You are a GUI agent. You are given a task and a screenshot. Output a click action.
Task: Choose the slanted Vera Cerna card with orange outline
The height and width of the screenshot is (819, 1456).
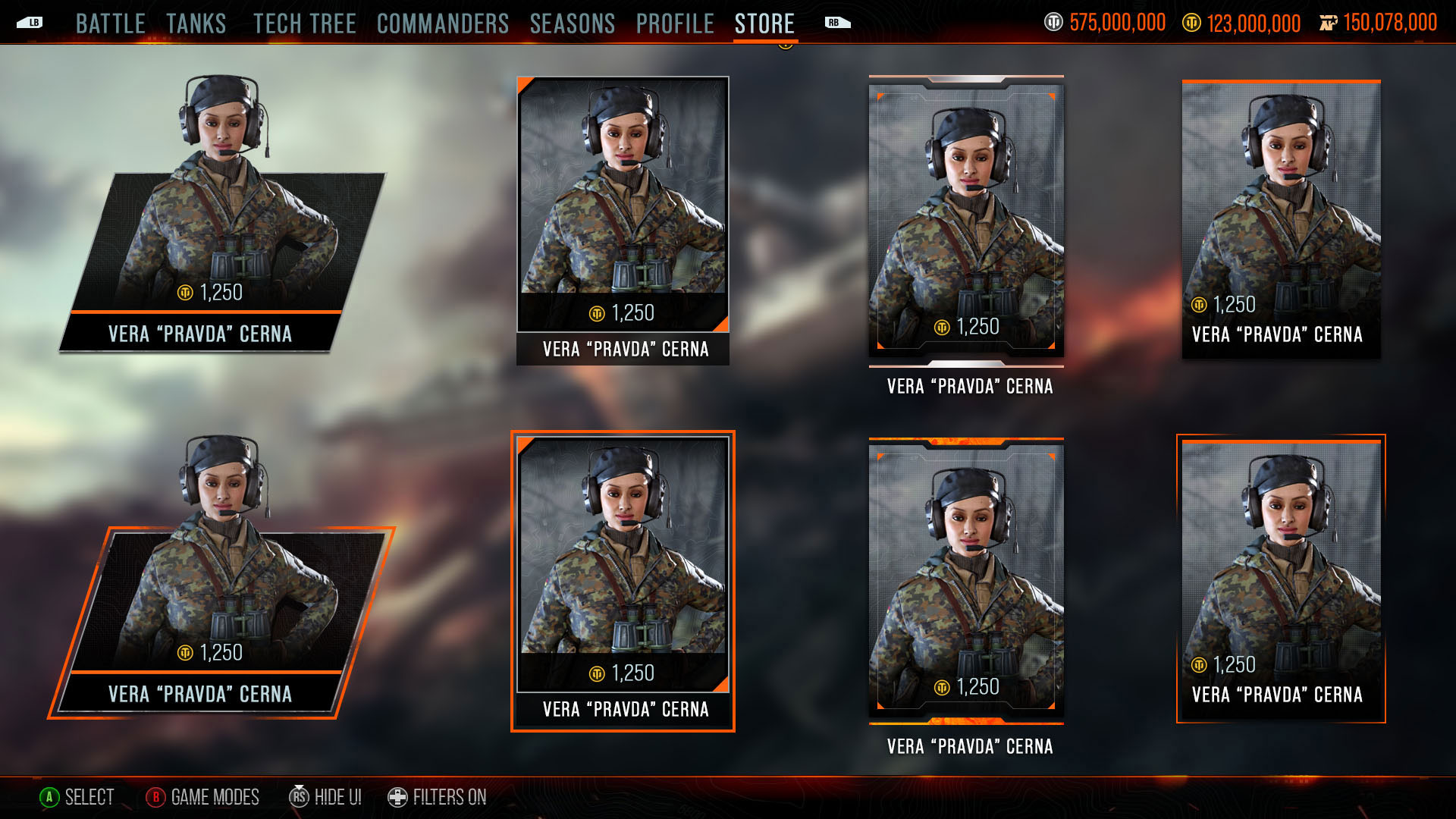[x=220, y=607]
